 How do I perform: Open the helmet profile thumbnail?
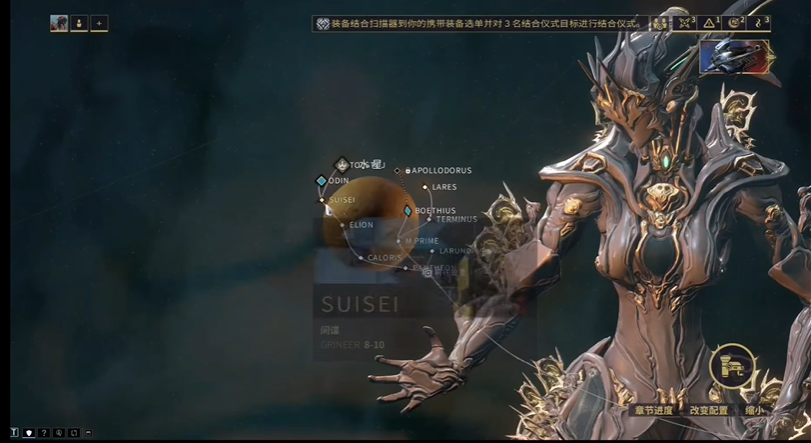pos(735,56)
